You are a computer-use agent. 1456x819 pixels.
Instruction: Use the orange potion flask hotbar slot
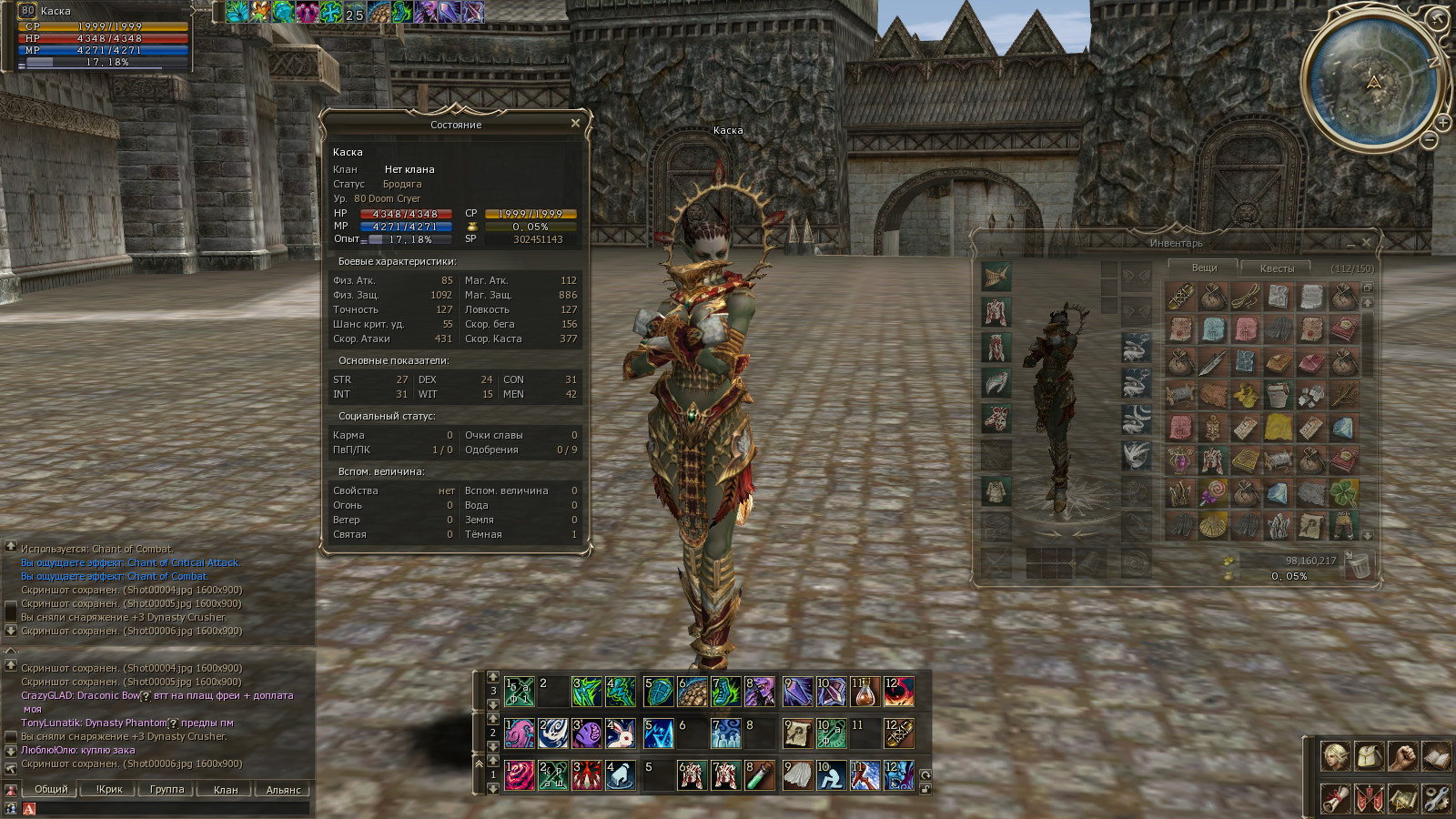(864, 692)
